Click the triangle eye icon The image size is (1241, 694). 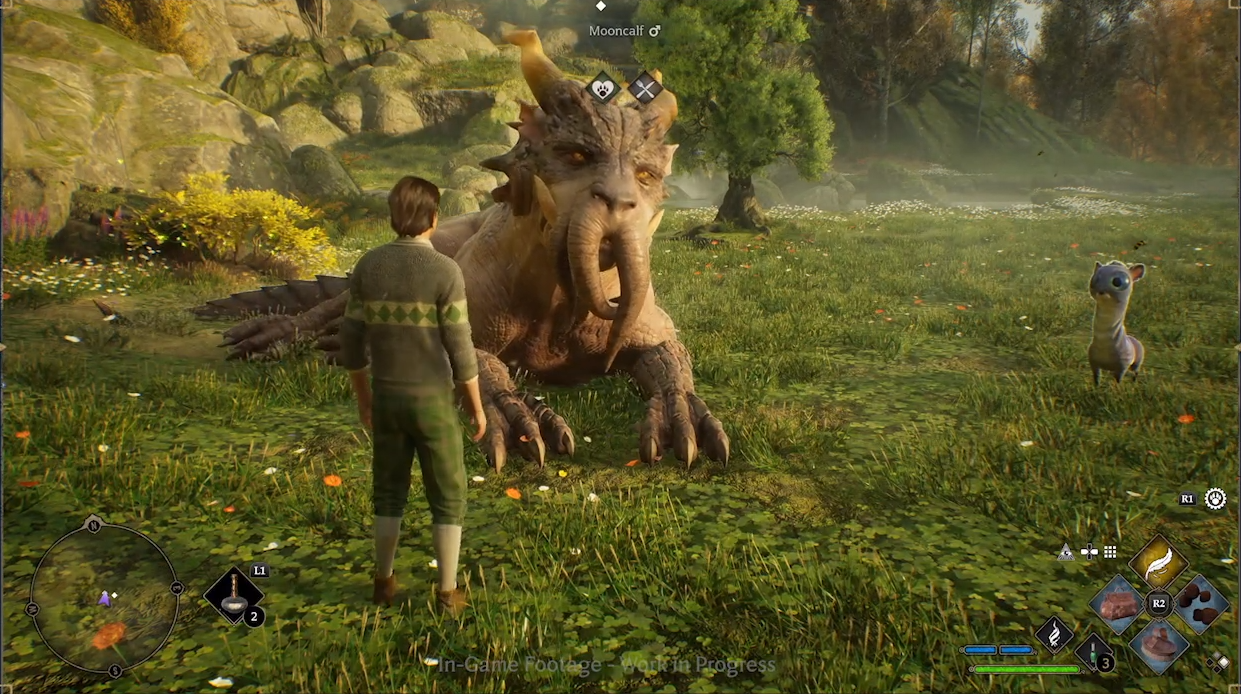click(x=1066, y=552)
